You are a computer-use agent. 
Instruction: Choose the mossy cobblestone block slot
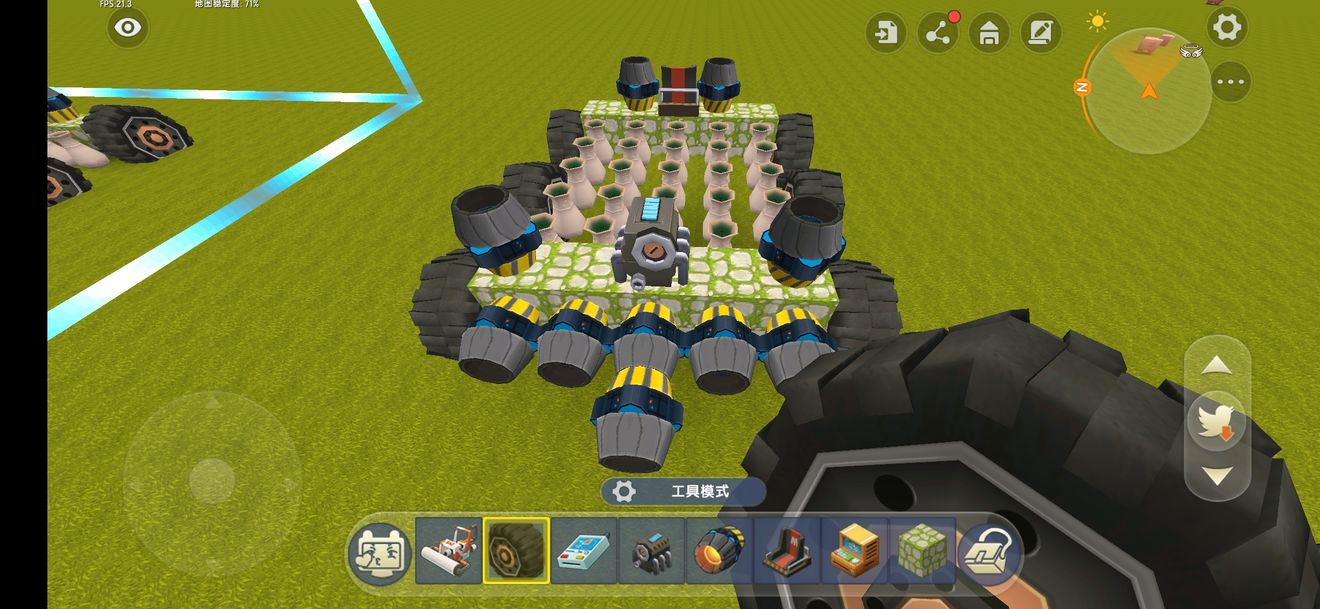tap(922, 551)
